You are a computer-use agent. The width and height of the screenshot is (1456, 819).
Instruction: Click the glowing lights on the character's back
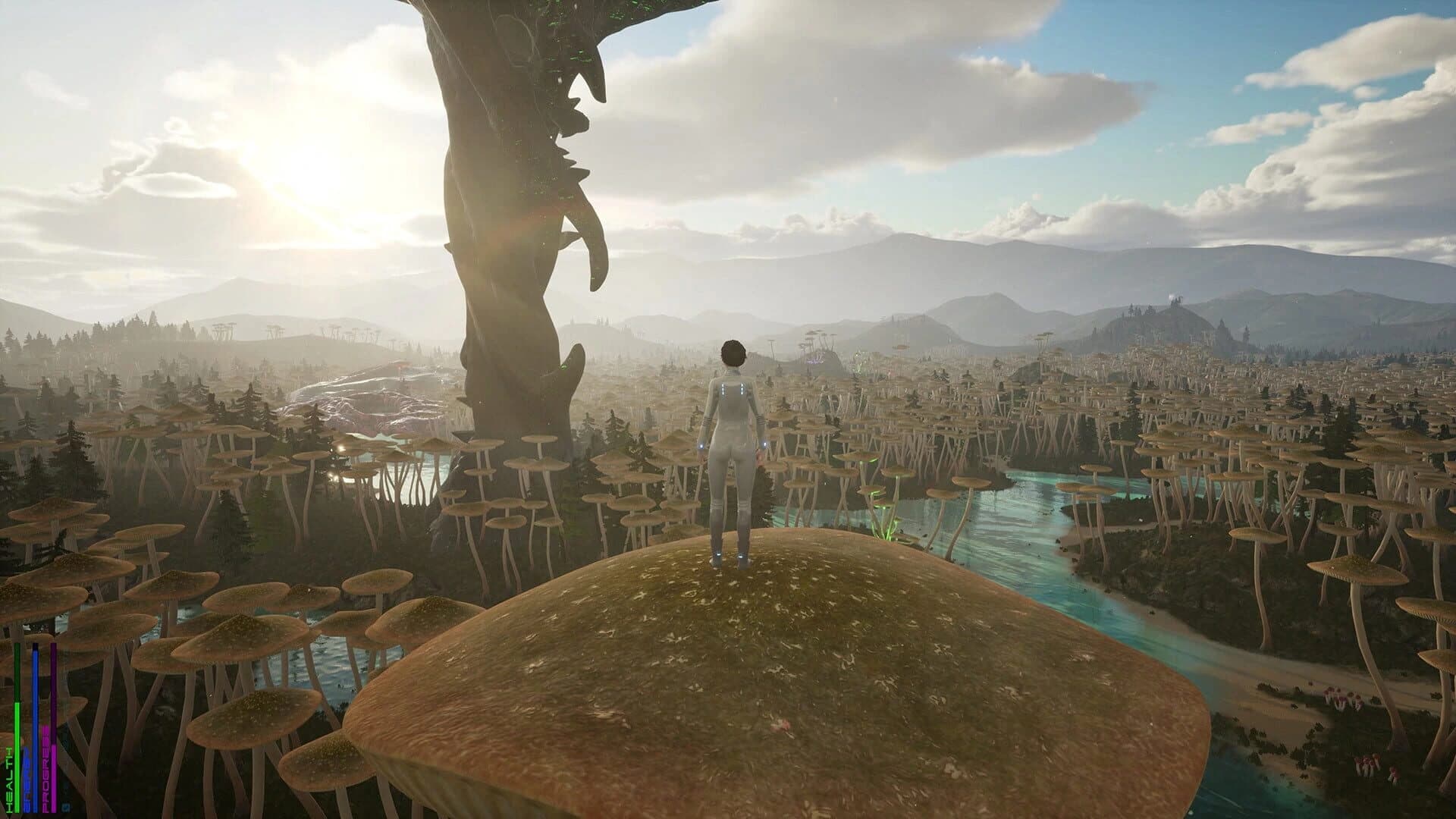(x=732, y=388)
